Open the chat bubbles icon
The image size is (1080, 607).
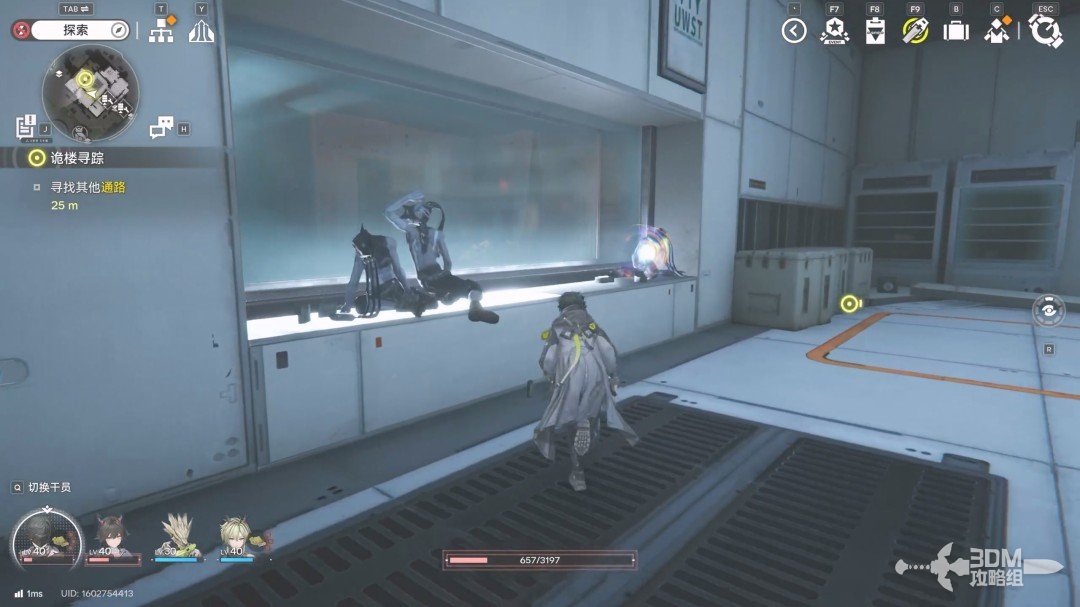pyautogui.click(x=162, y=127)
